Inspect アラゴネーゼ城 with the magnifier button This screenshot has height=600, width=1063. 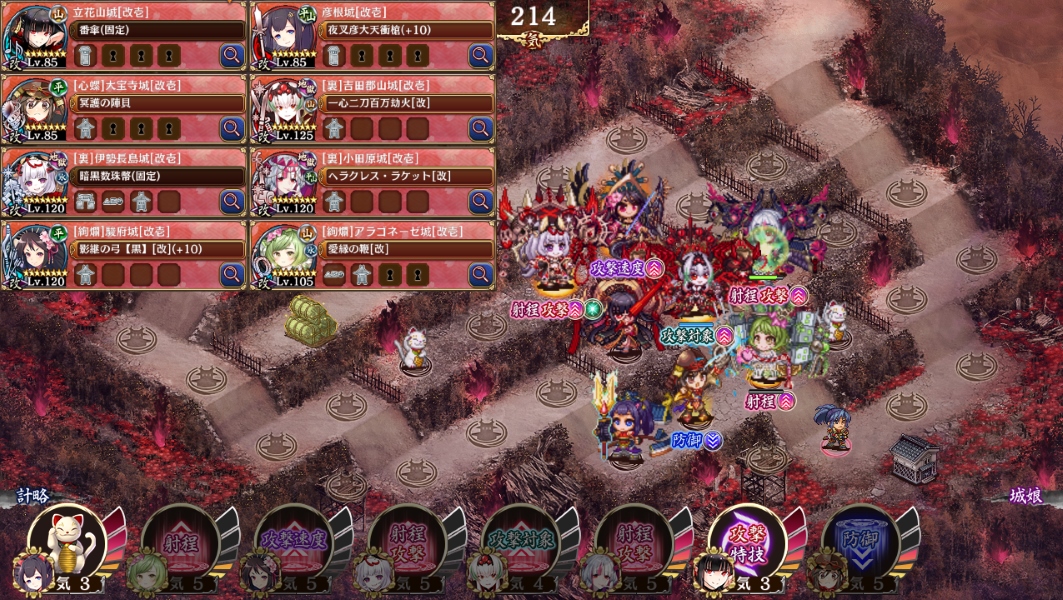pyautogui.click(x=481, y=275)
